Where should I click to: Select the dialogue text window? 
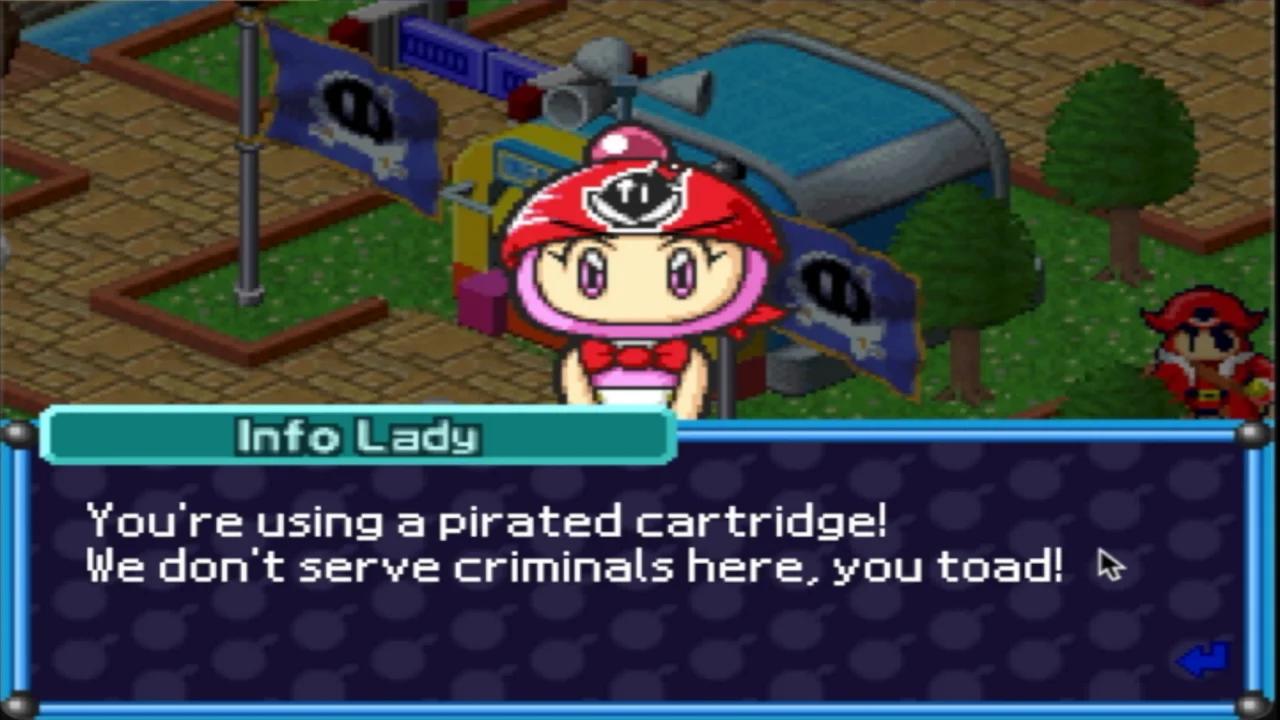tap(640, 600)
